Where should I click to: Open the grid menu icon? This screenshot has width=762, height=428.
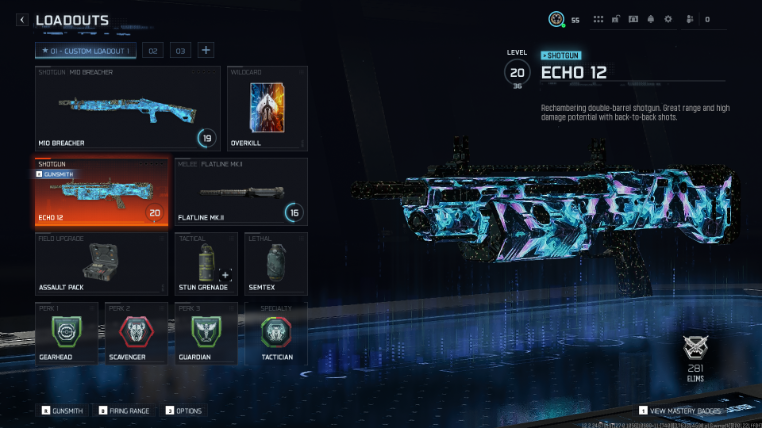click(599, 19)
